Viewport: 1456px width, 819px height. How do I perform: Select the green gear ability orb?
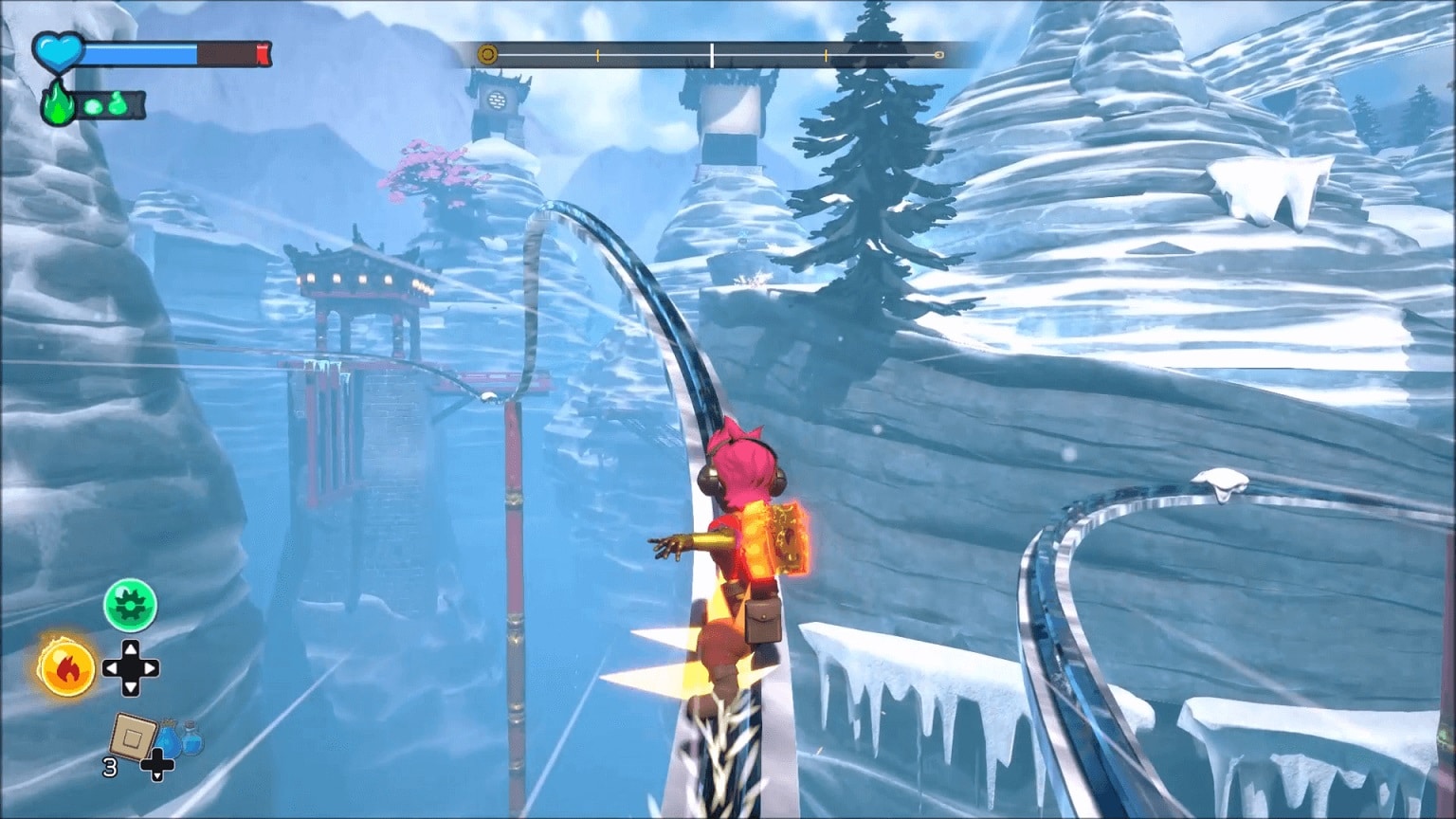(x=130, y=605)
